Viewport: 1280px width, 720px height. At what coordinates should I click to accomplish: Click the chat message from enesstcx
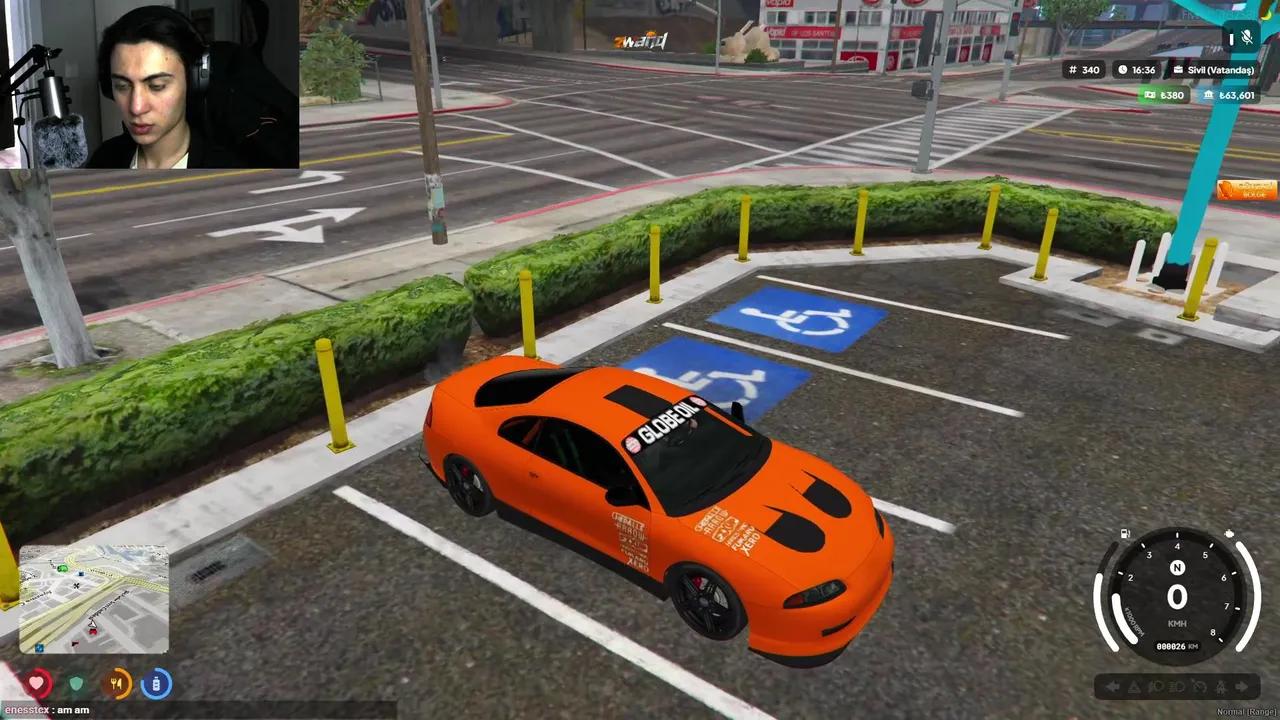(48, 711)
